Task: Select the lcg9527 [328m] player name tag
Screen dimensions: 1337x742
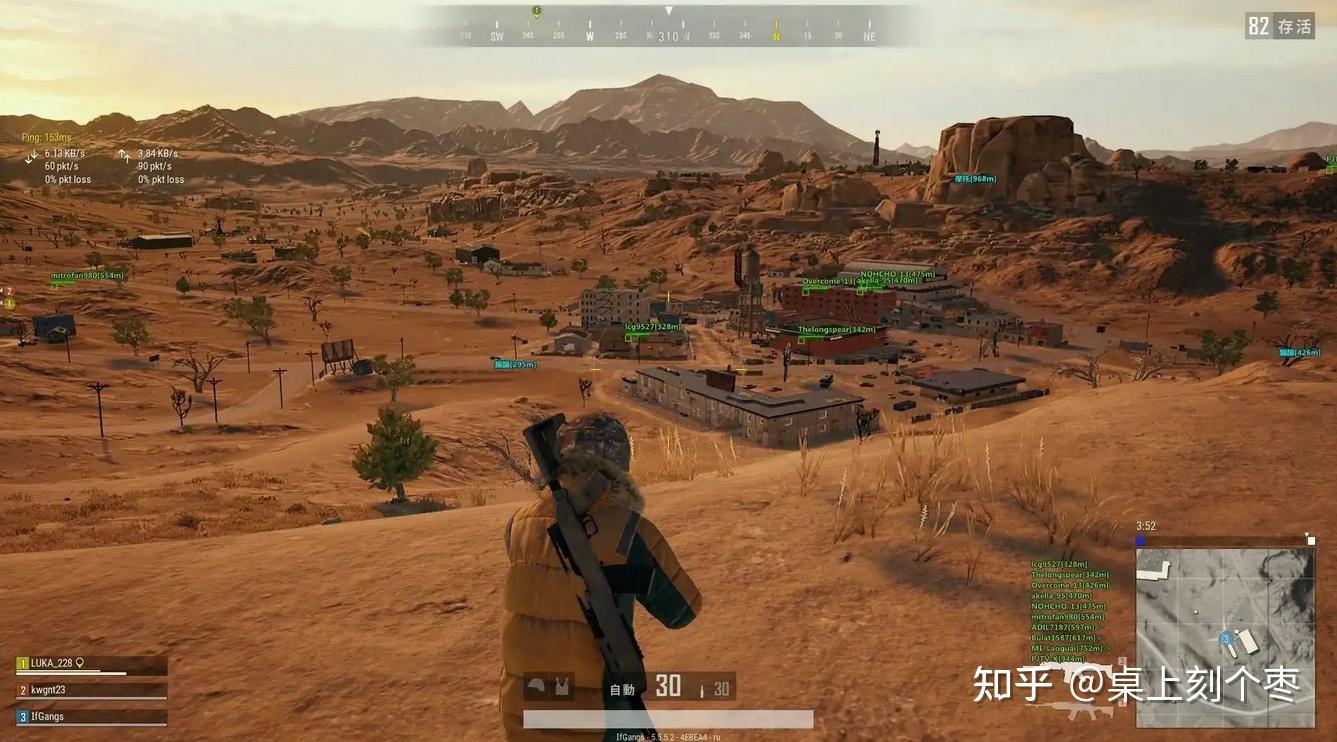Action: pos(652,327)
